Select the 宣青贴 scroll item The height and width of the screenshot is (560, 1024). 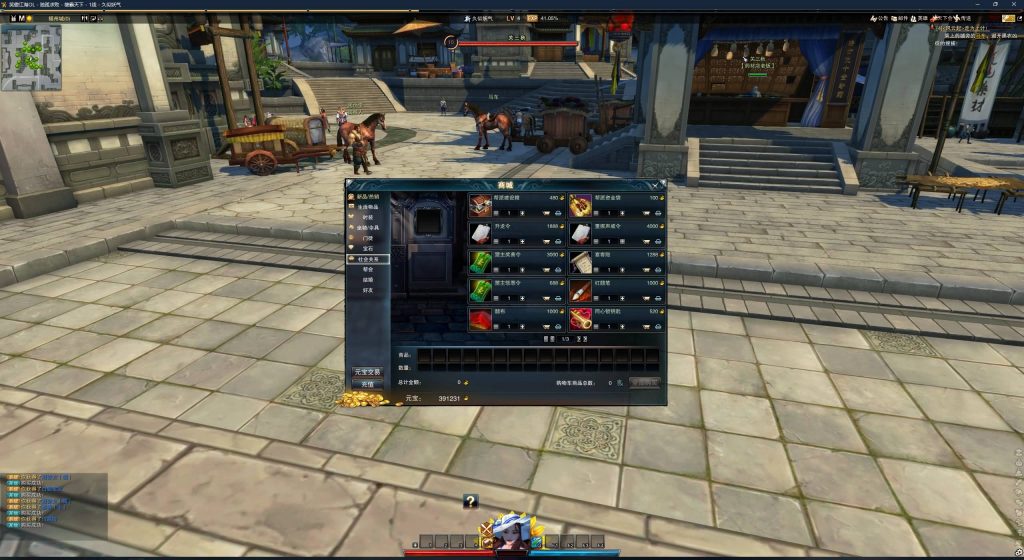tap(581, 262)
